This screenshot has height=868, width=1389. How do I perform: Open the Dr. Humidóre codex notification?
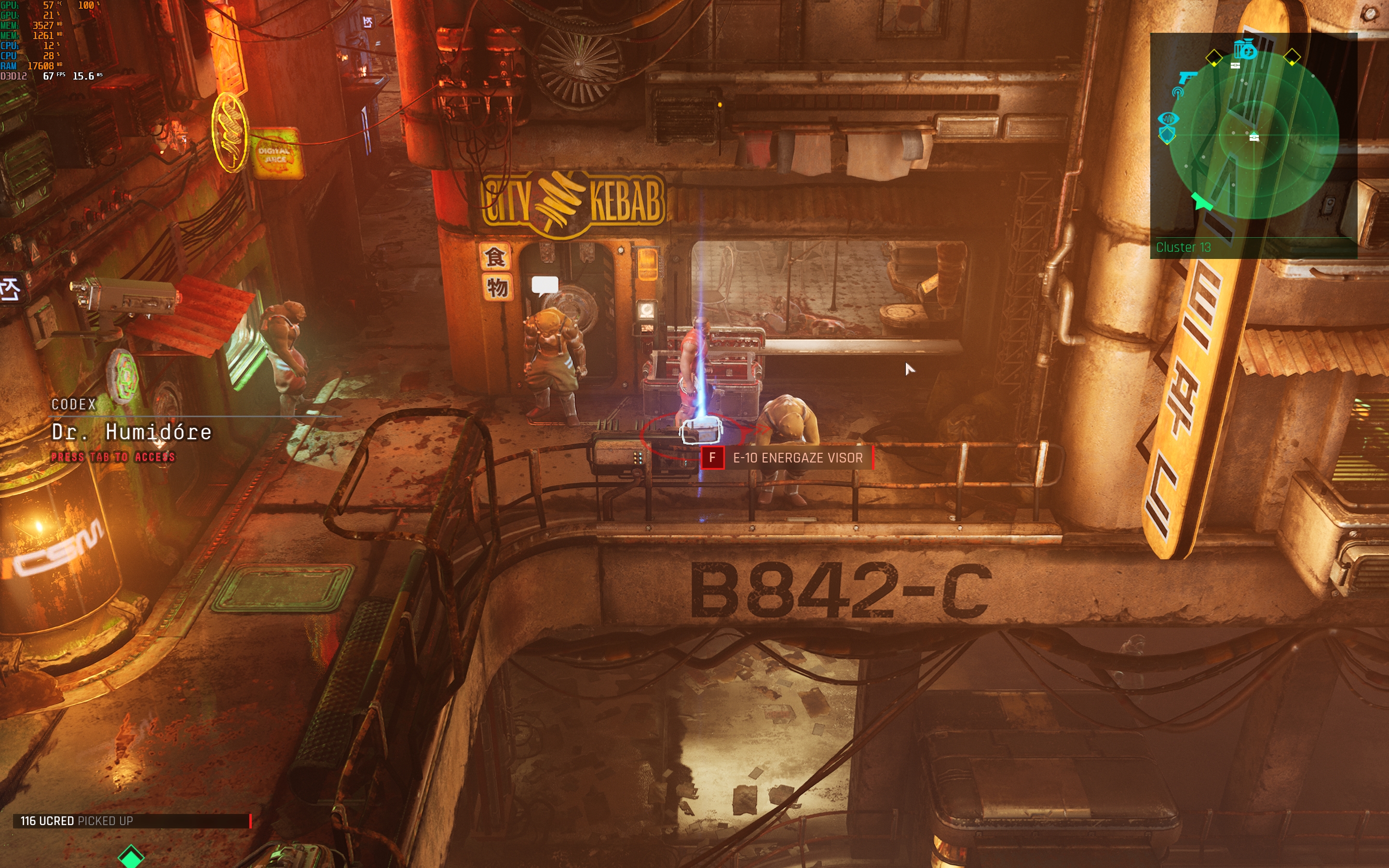pyautogui.click(x=132, y=432)
